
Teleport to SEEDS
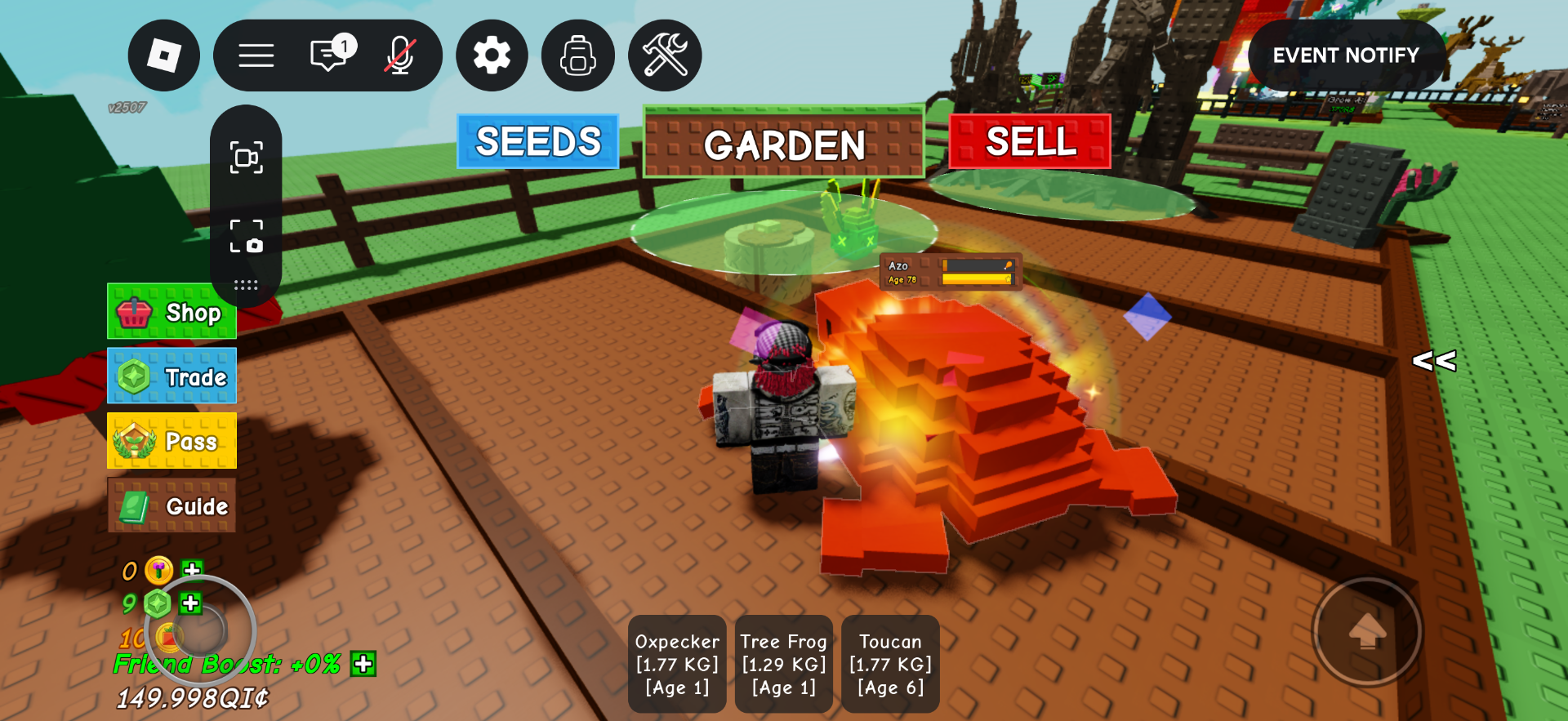pos(538,142)
